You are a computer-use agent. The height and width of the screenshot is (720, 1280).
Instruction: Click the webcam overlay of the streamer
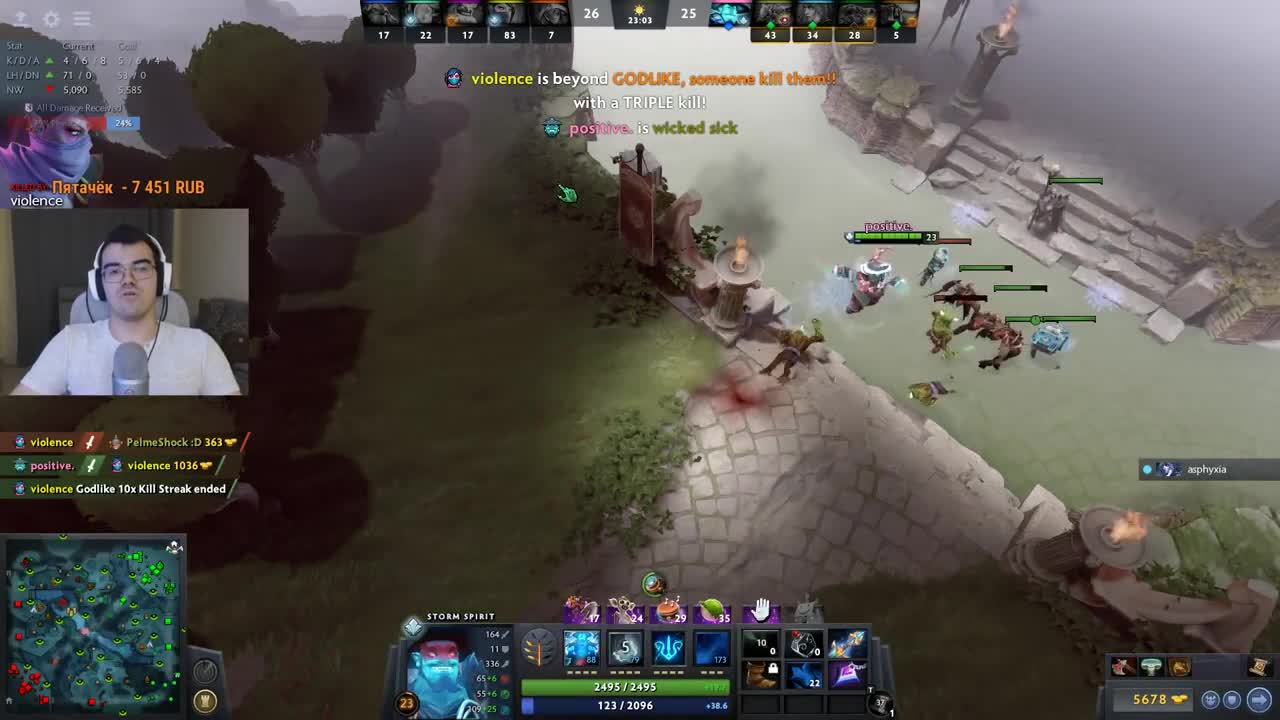pos(127,302)
